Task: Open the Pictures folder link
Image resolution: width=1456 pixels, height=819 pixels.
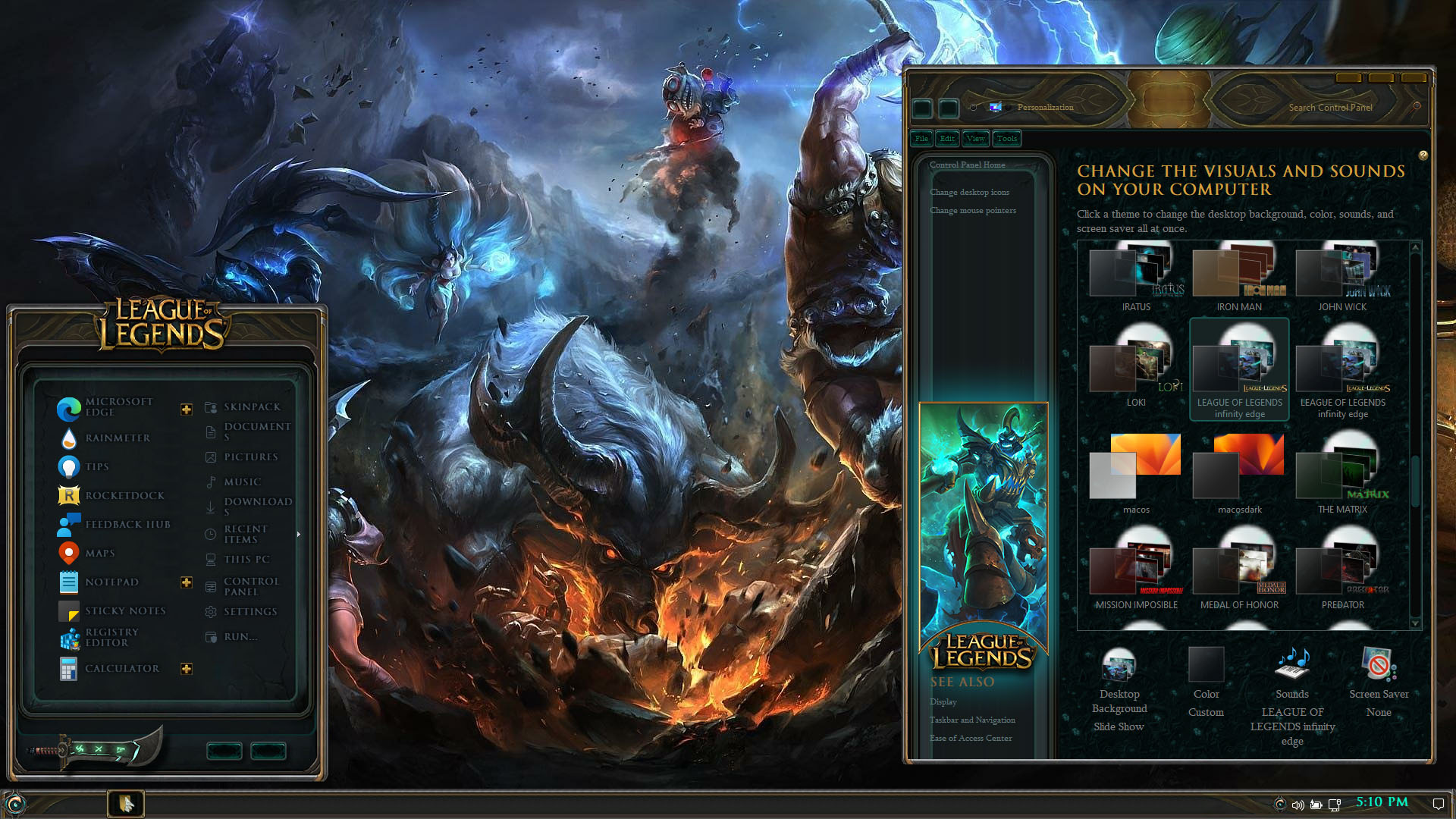Action: point(250,457)
